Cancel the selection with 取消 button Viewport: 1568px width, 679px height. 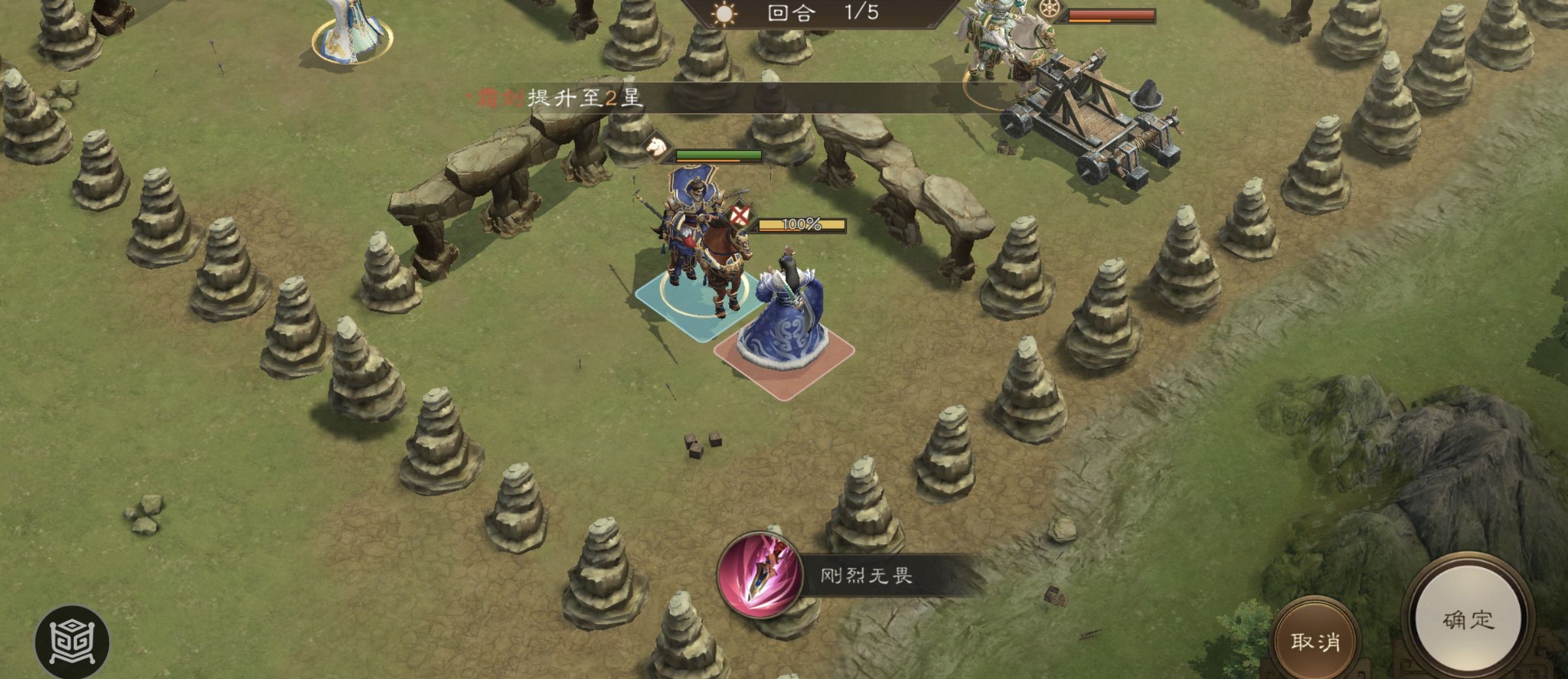[x=1315, y=642]
